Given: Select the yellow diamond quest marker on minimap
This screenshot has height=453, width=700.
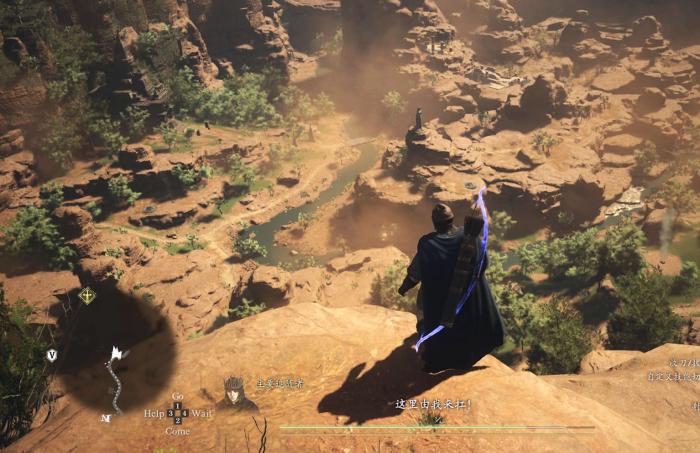Looking at the screenshot, I should 87,295.
